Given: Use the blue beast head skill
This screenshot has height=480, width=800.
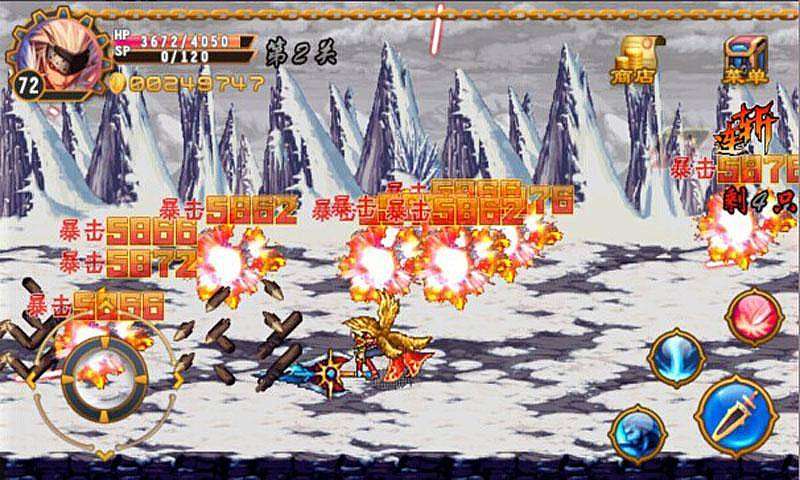Looking at the screenshot, I should point(638,433).
